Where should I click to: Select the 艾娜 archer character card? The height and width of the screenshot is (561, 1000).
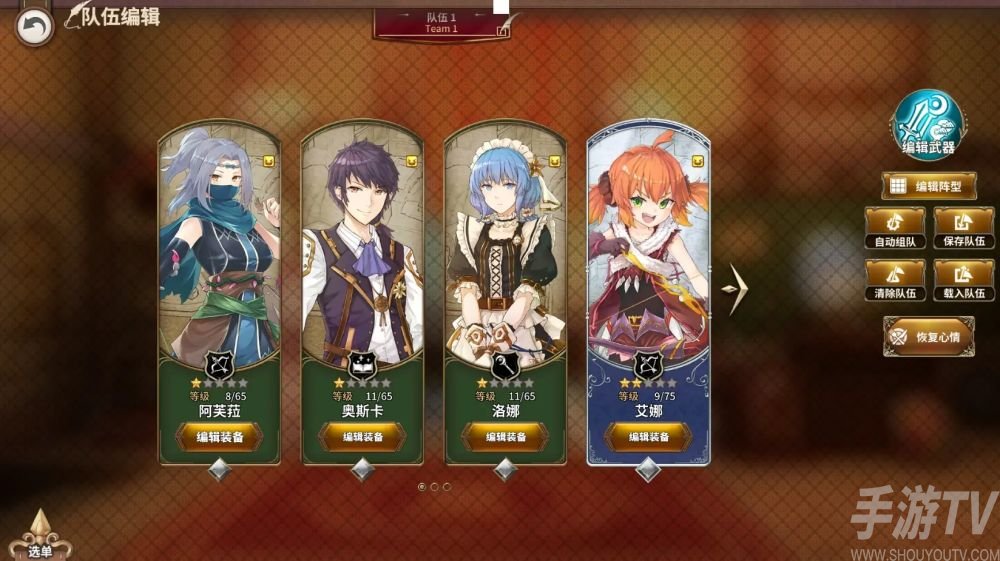[648, 250]
